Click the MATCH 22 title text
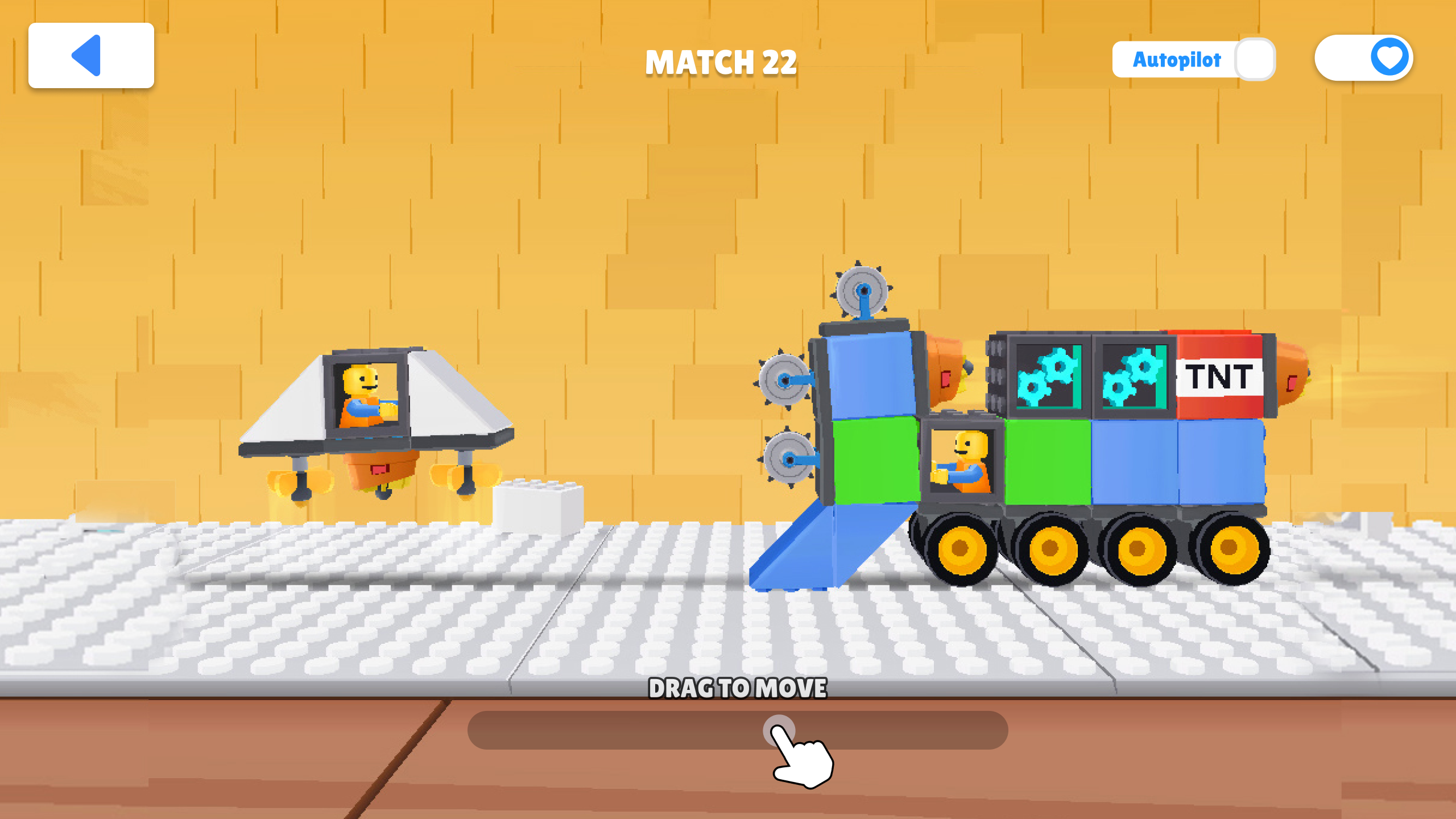Screen dimensions: 1456x819 coord(722,63)
